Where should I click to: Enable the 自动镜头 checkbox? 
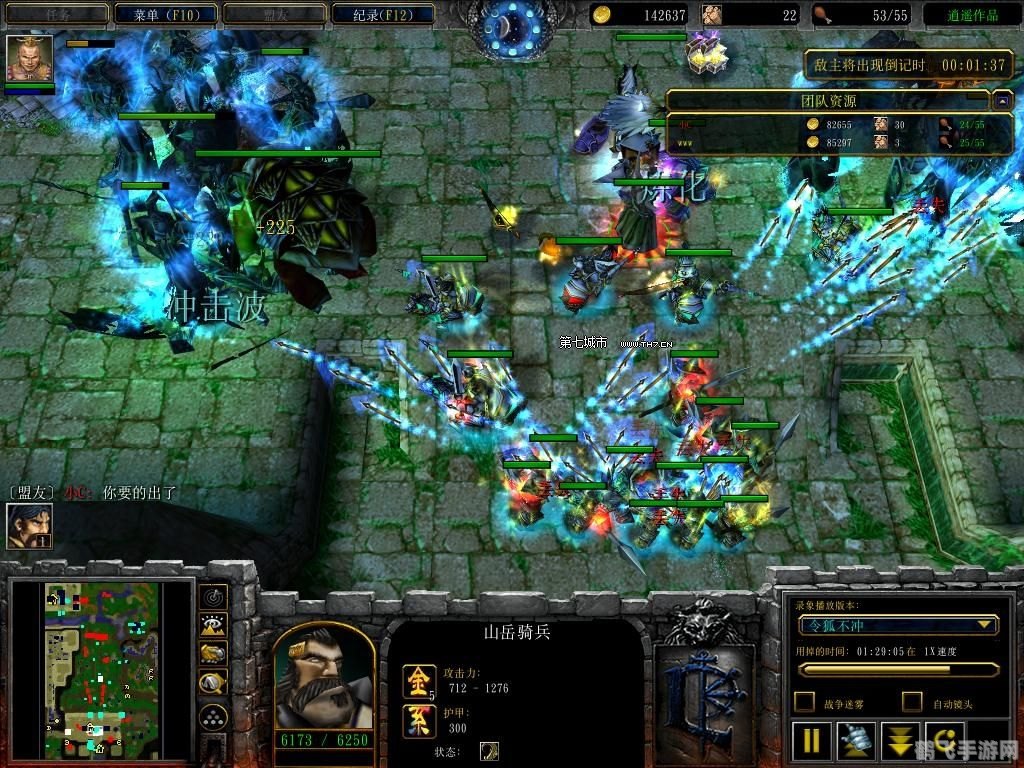912,702
